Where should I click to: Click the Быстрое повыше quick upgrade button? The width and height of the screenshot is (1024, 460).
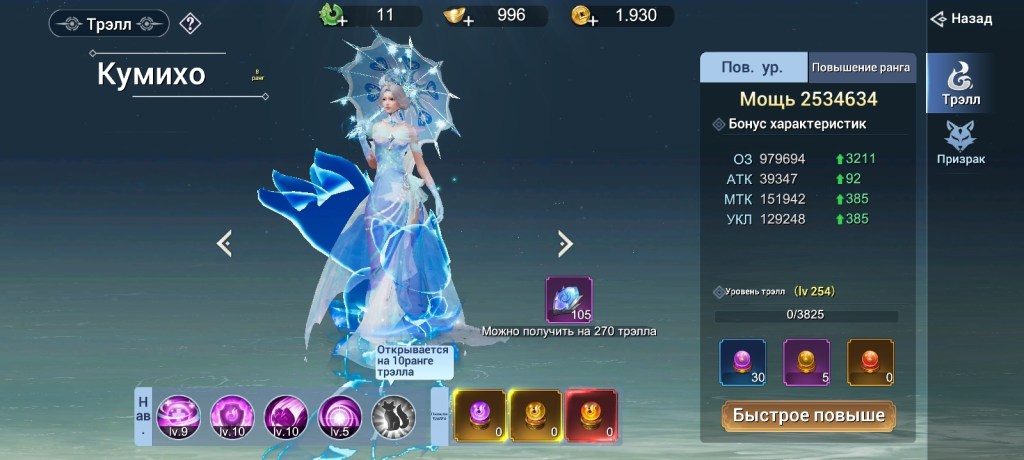click(x=809, y=415)
